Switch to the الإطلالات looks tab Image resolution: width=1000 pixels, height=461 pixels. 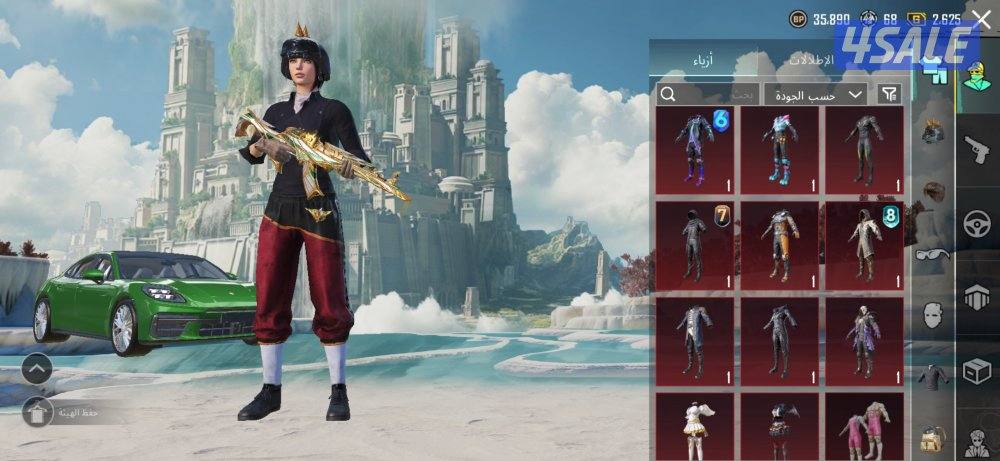pyautogui.click(x=812, y=61)
